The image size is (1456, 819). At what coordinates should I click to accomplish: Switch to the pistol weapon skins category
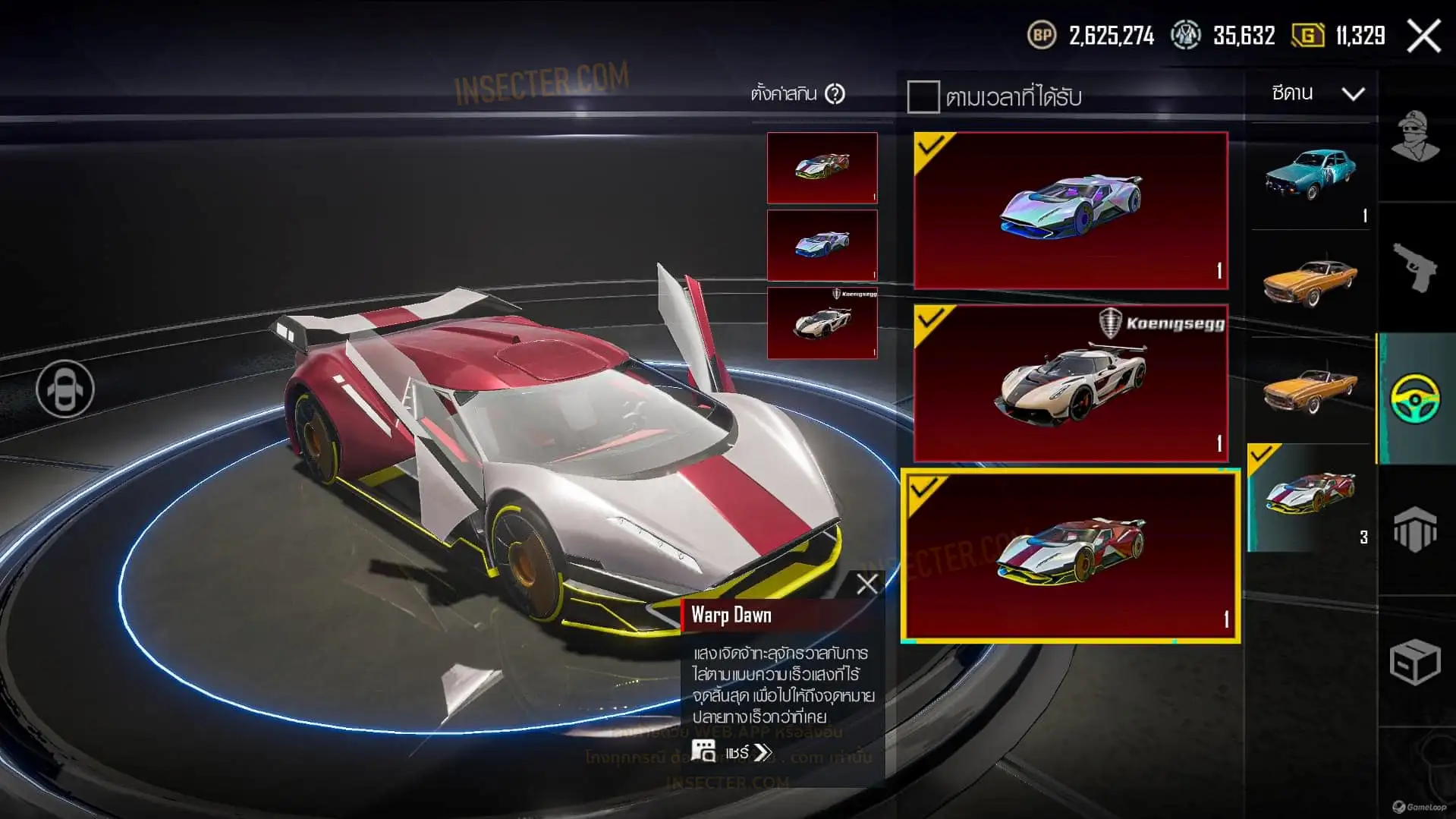coord(1415,267)
